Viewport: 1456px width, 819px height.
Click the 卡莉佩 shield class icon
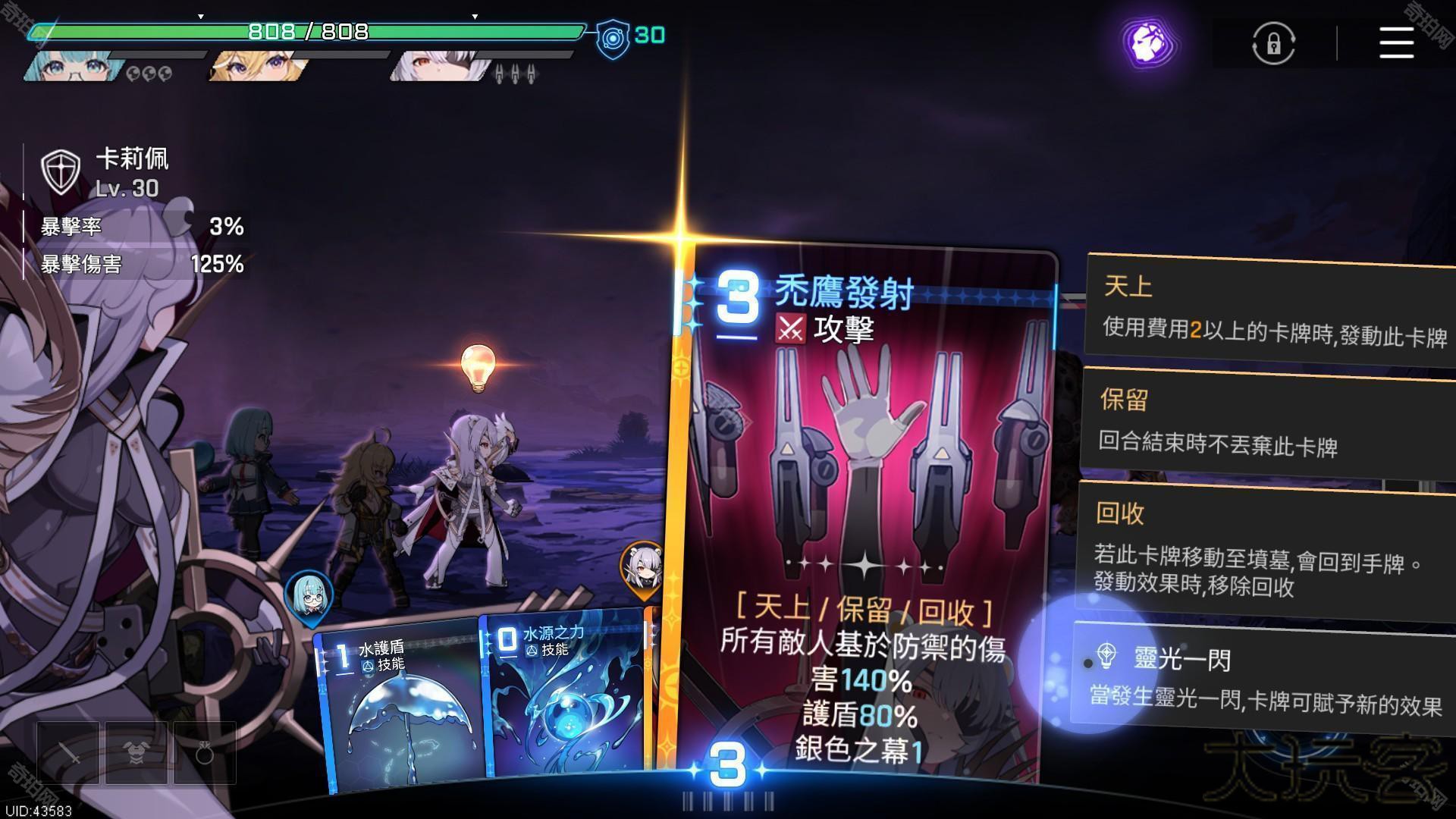[61, 171]
